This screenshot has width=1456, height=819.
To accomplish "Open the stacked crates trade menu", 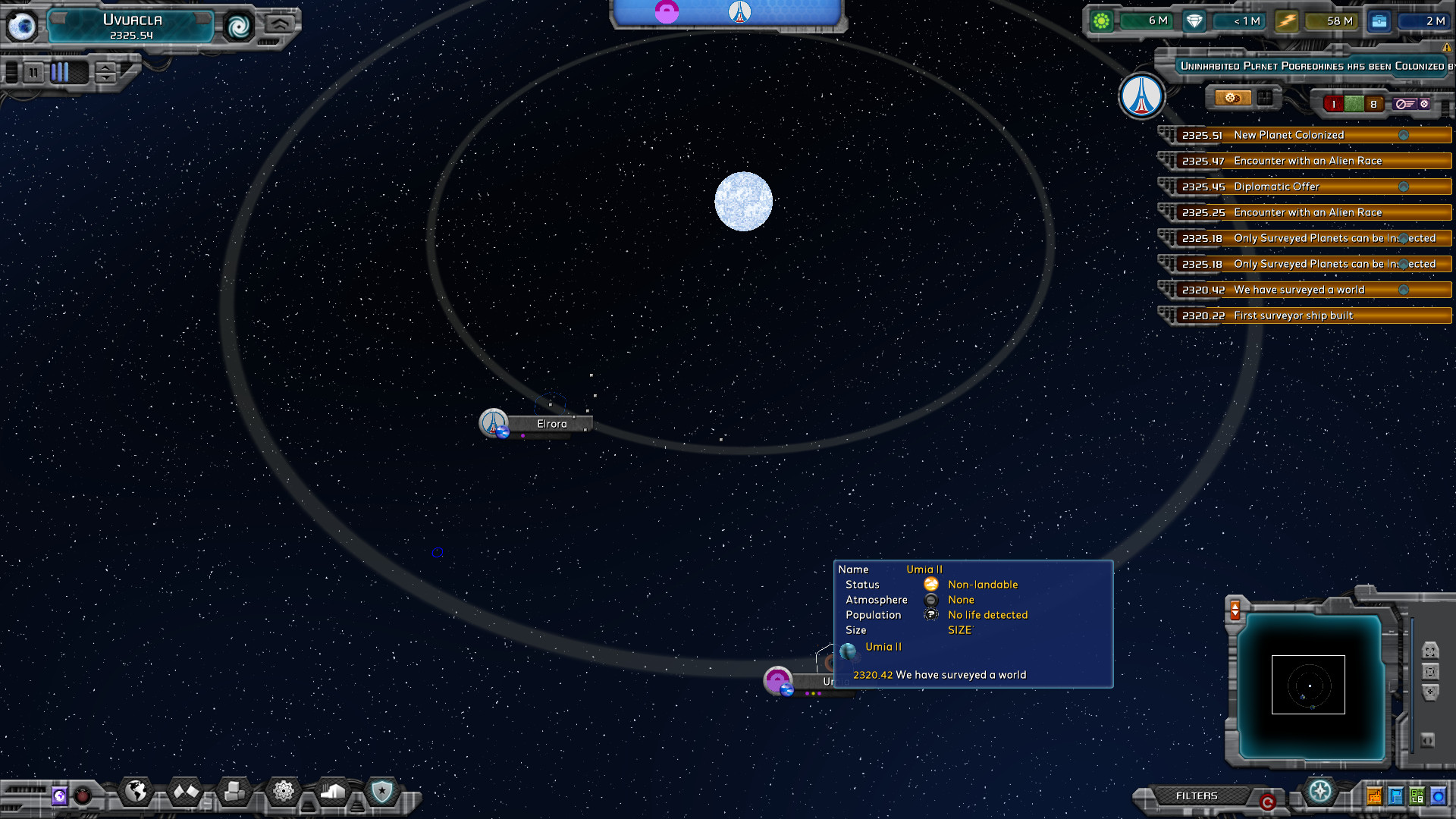I will point(234,792).
